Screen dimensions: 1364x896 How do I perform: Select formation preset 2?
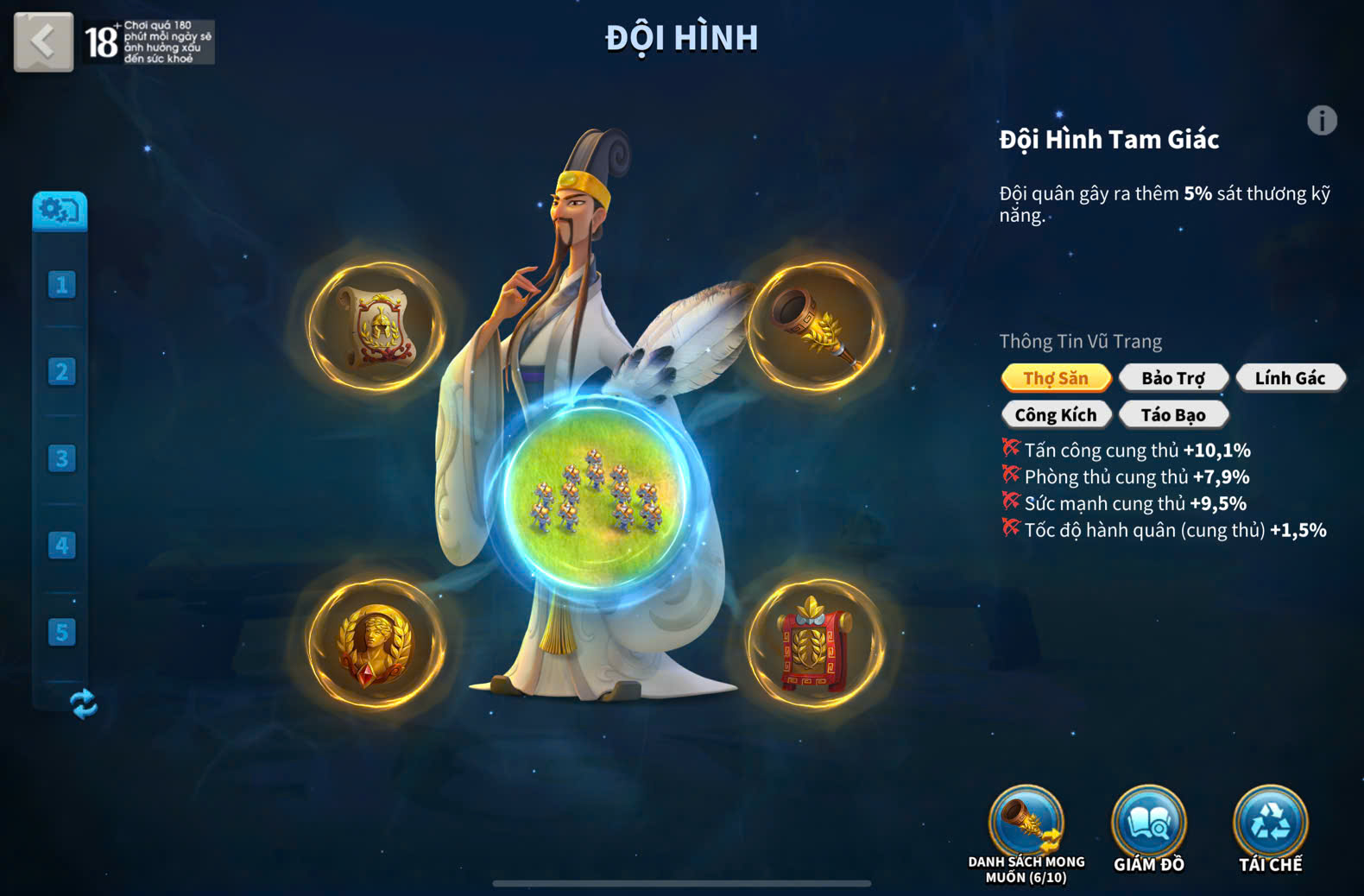(x=61, y=372)
